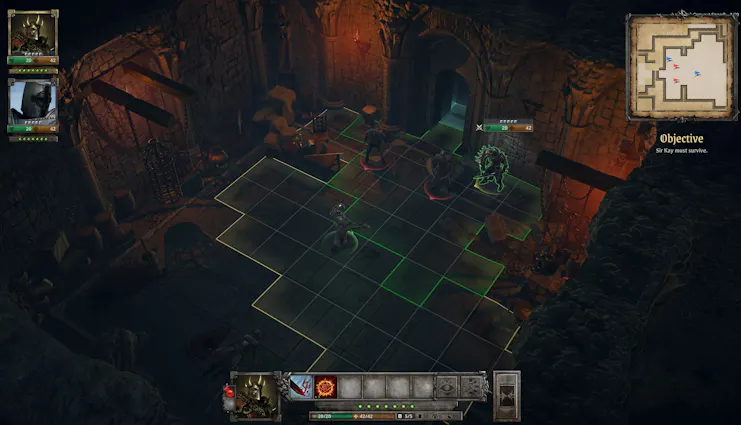Viewport: 741px width, 425px height.
Task: Activate the sword slash attack ability
Action: pyautogui.click(x=302, y=386)
